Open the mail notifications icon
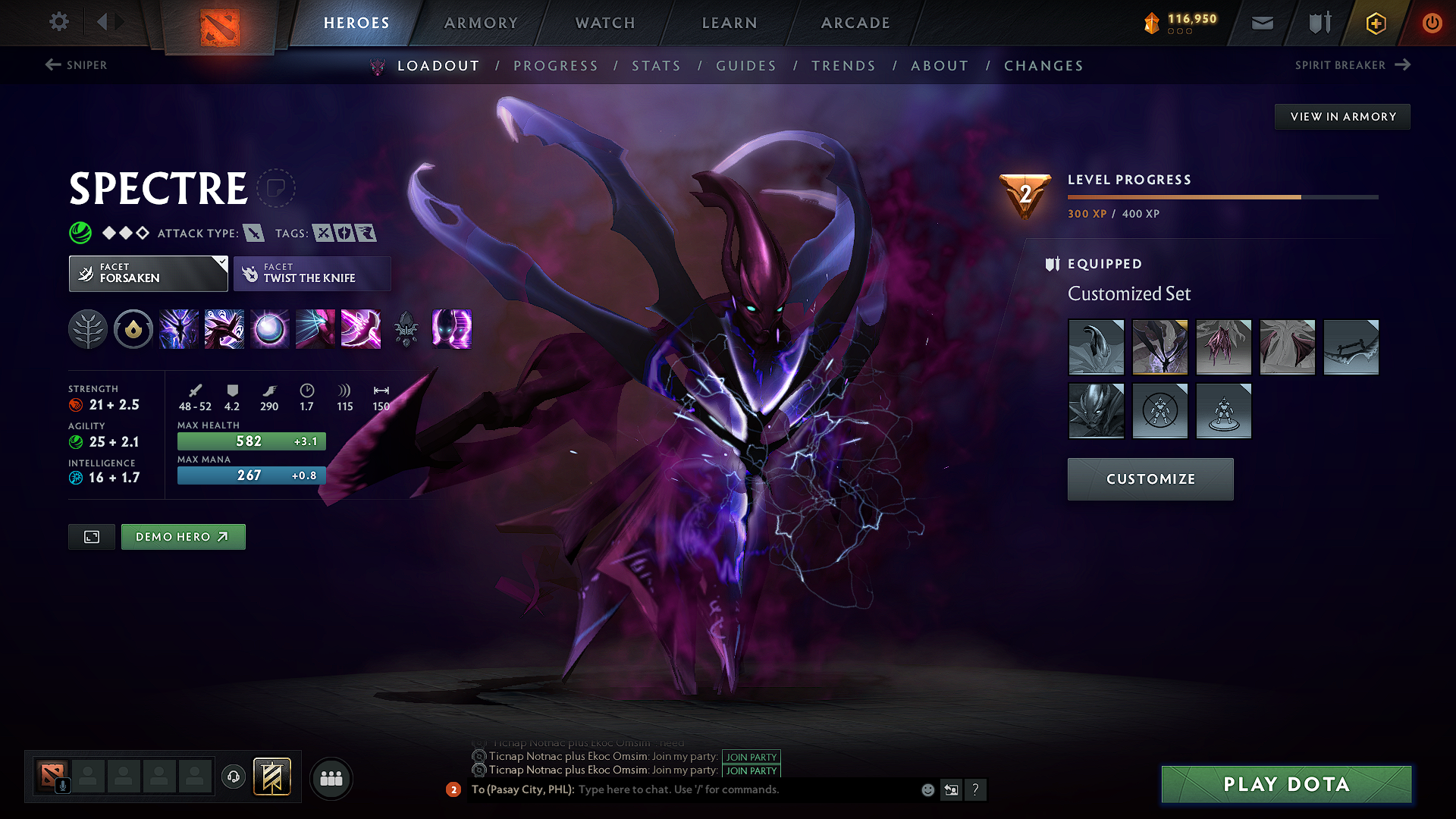 [1262, 23]
